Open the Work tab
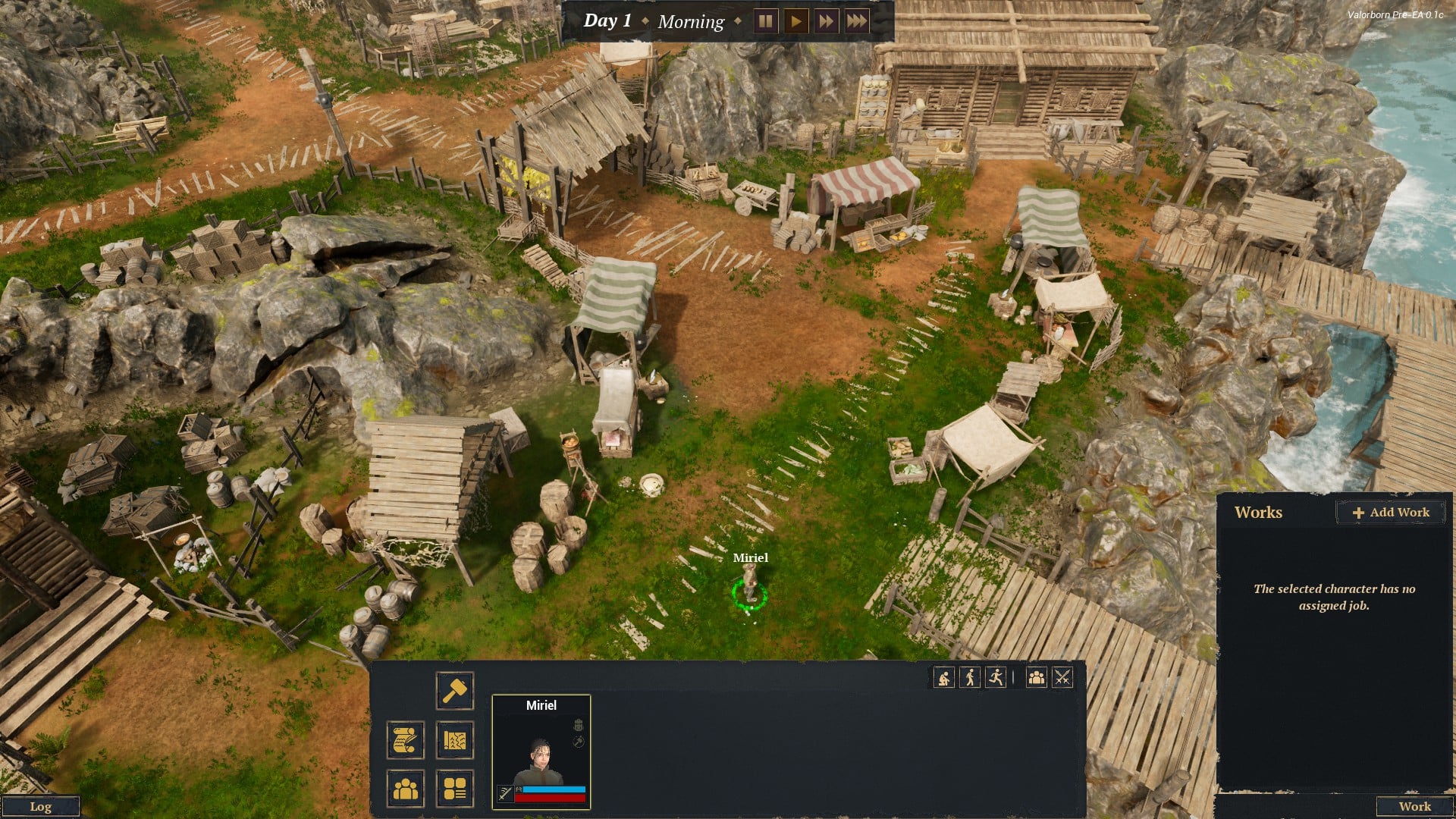 click(x=1414, y=806)
